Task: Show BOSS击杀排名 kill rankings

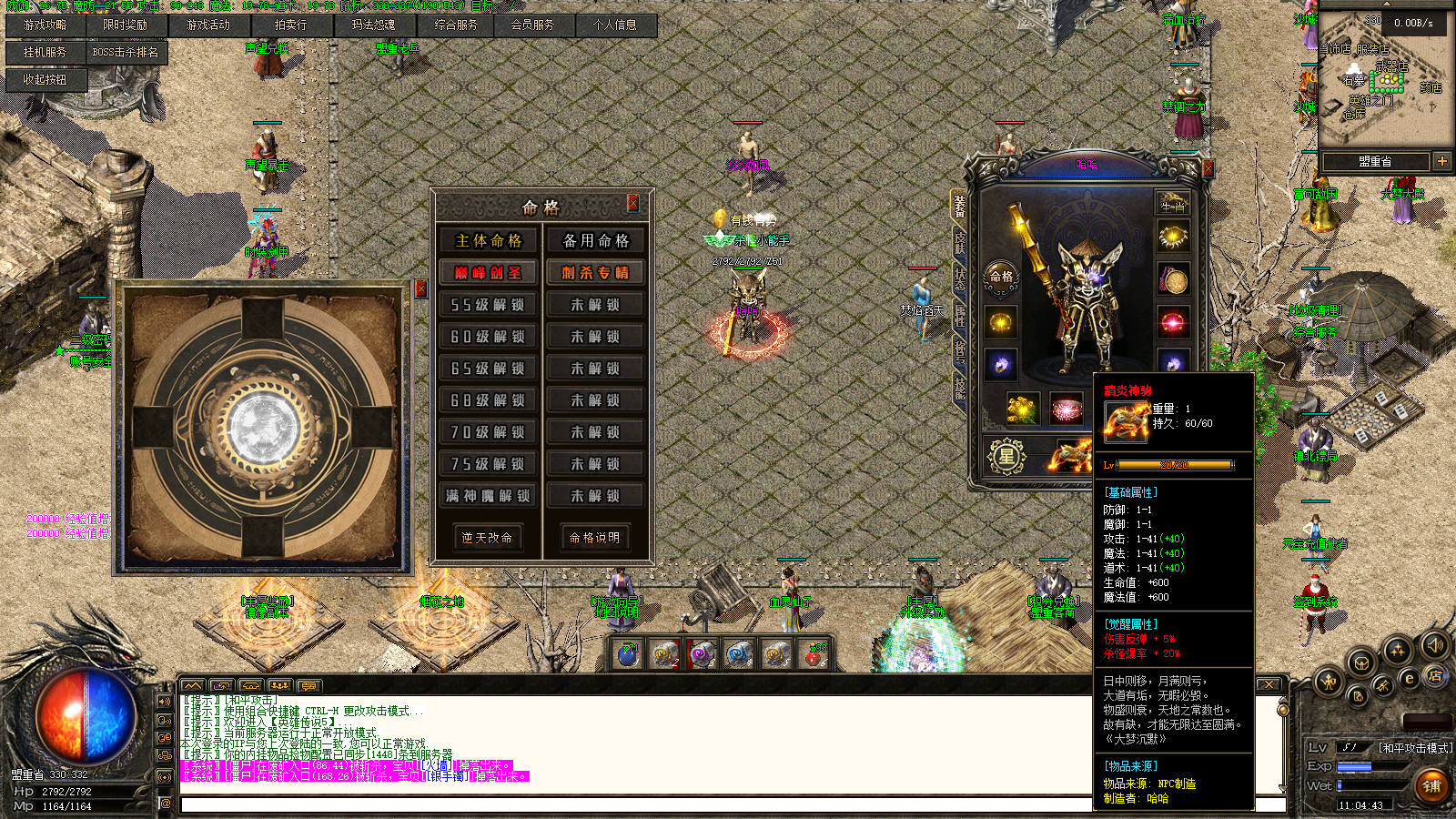Action: pos(126,53)
